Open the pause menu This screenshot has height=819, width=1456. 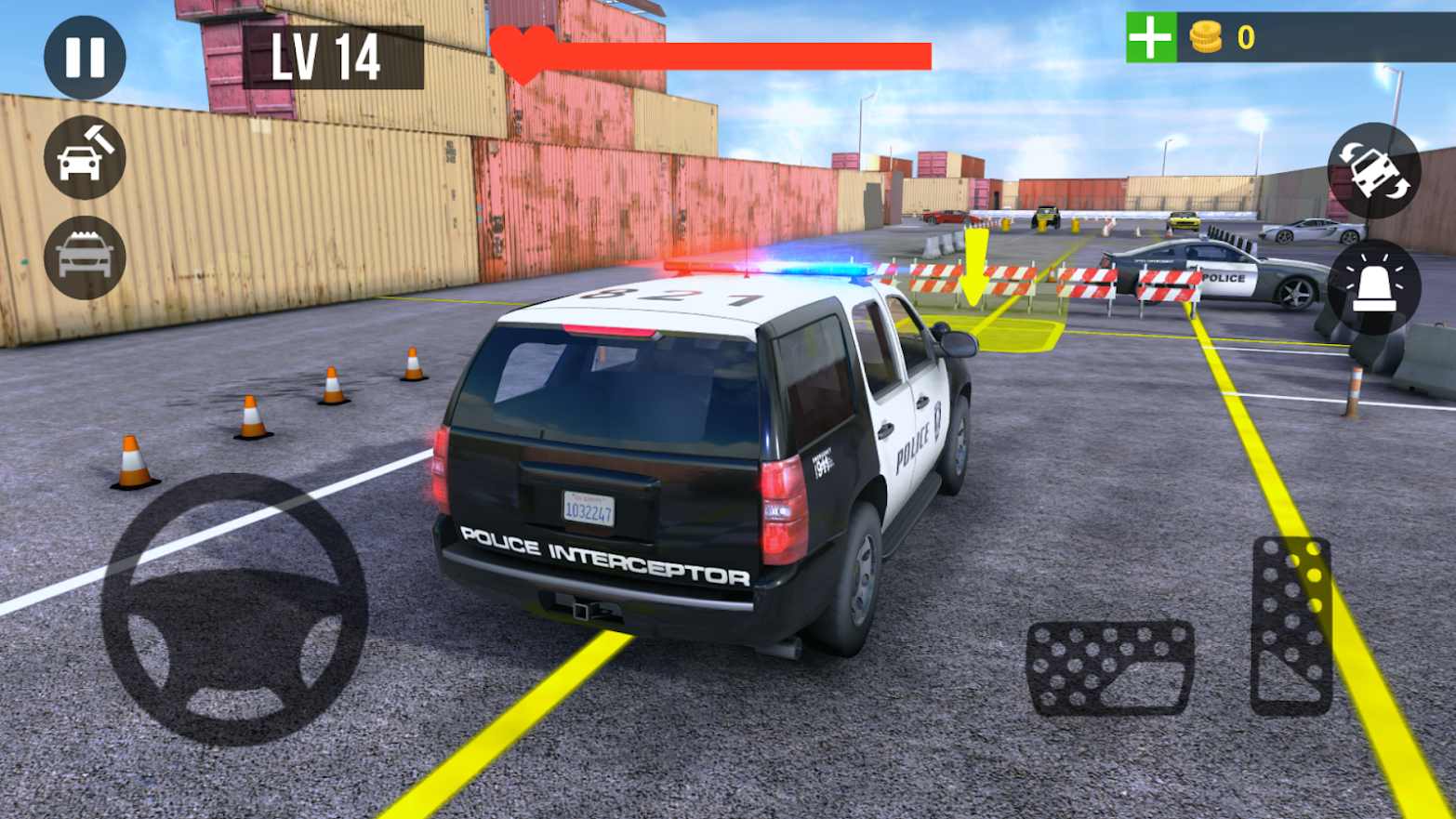pyautogui.click(x=86, y=56)
